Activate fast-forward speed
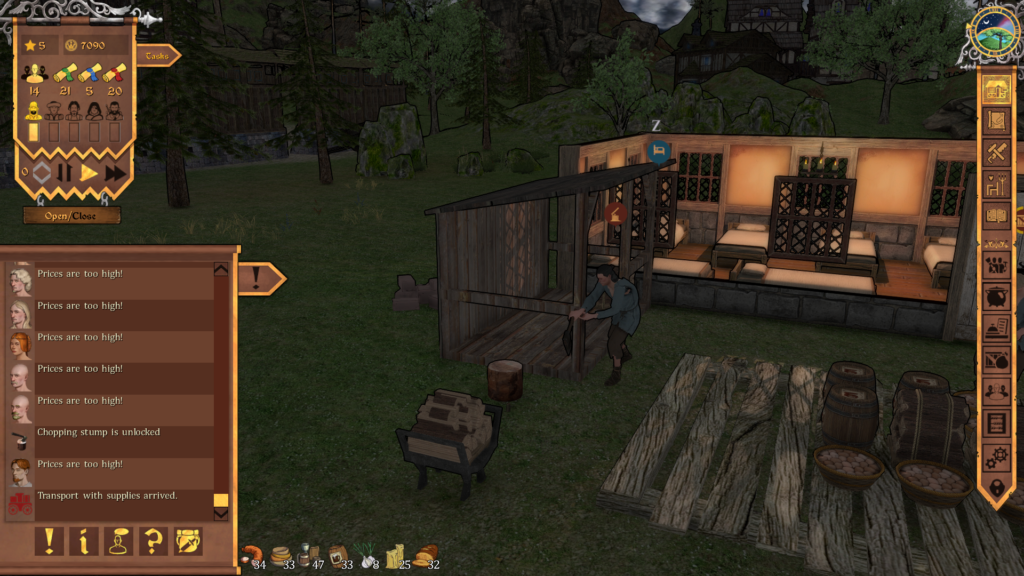Image resolution: width=1024 pixels, height=576 pixels. pos(116,173)
